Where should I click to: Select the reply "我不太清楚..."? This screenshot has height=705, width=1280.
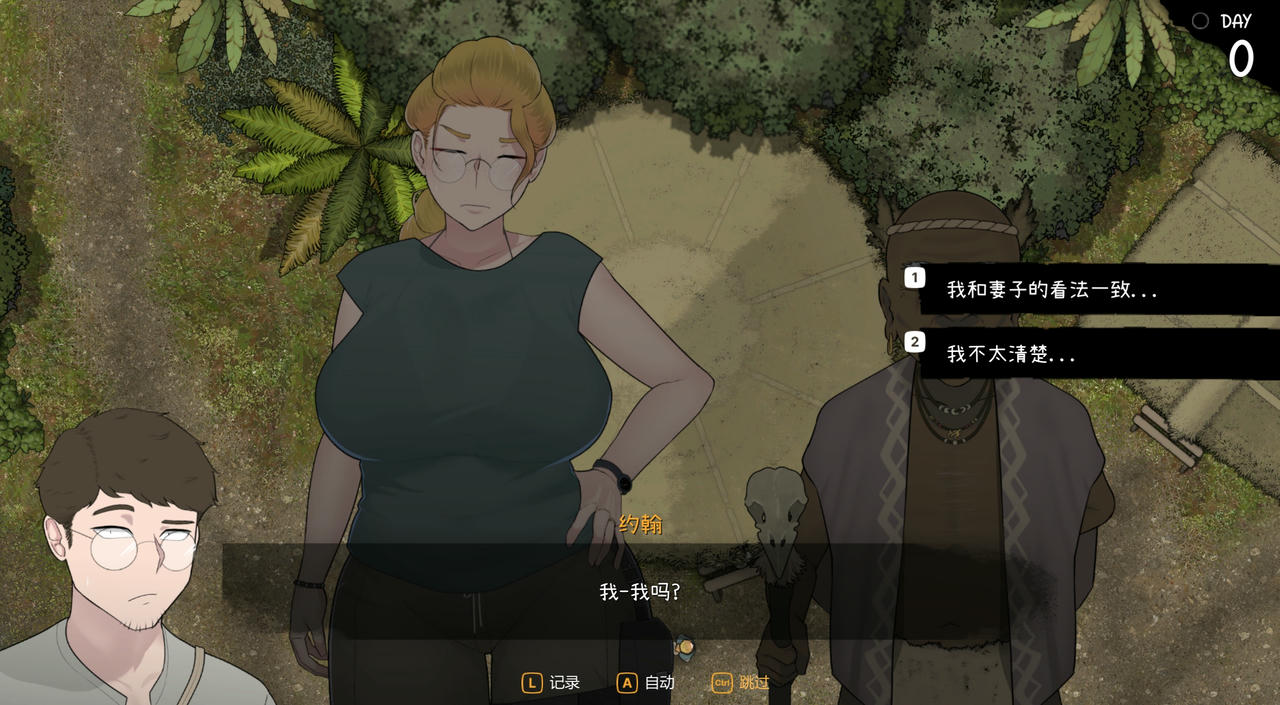[x=1011, y=354]
